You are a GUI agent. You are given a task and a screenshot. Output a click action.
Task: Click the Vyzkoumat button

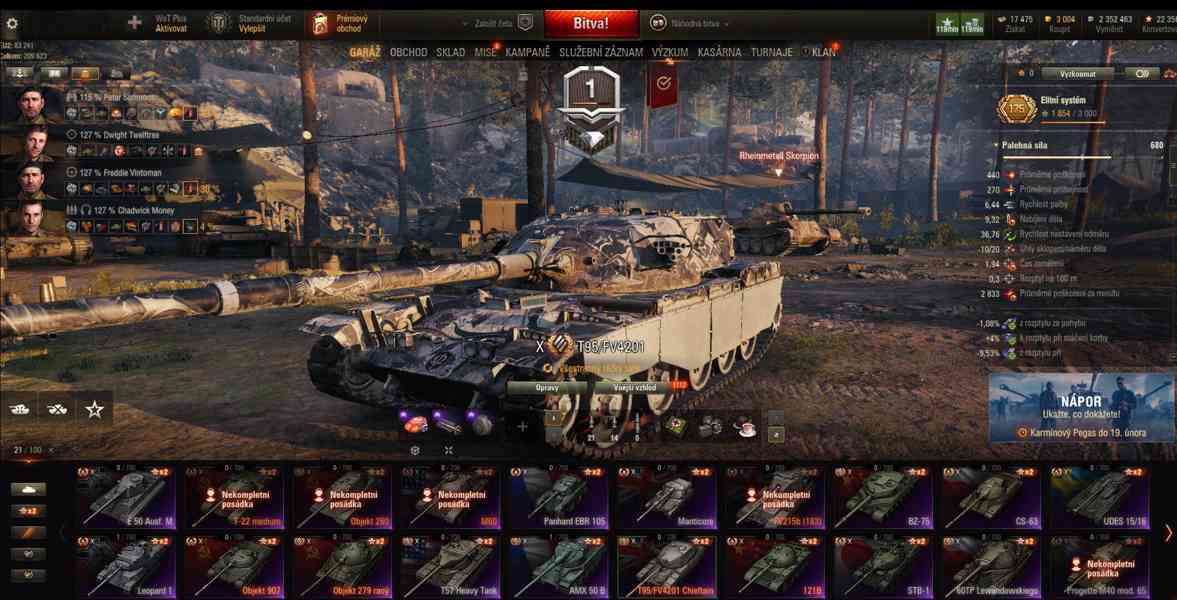coord(1076,73)
